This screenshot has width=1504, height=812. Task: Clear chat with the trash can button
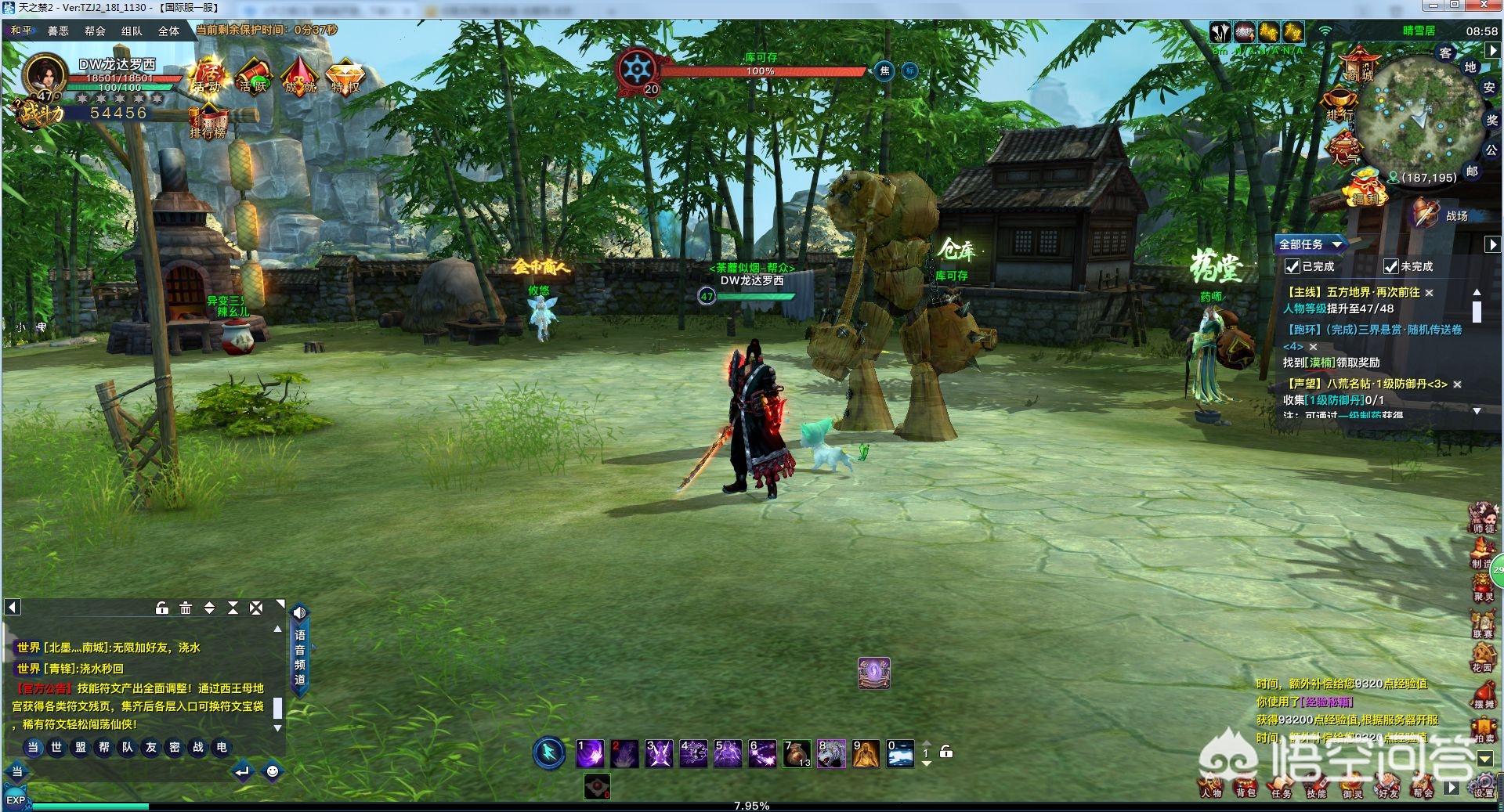[186, 608]
